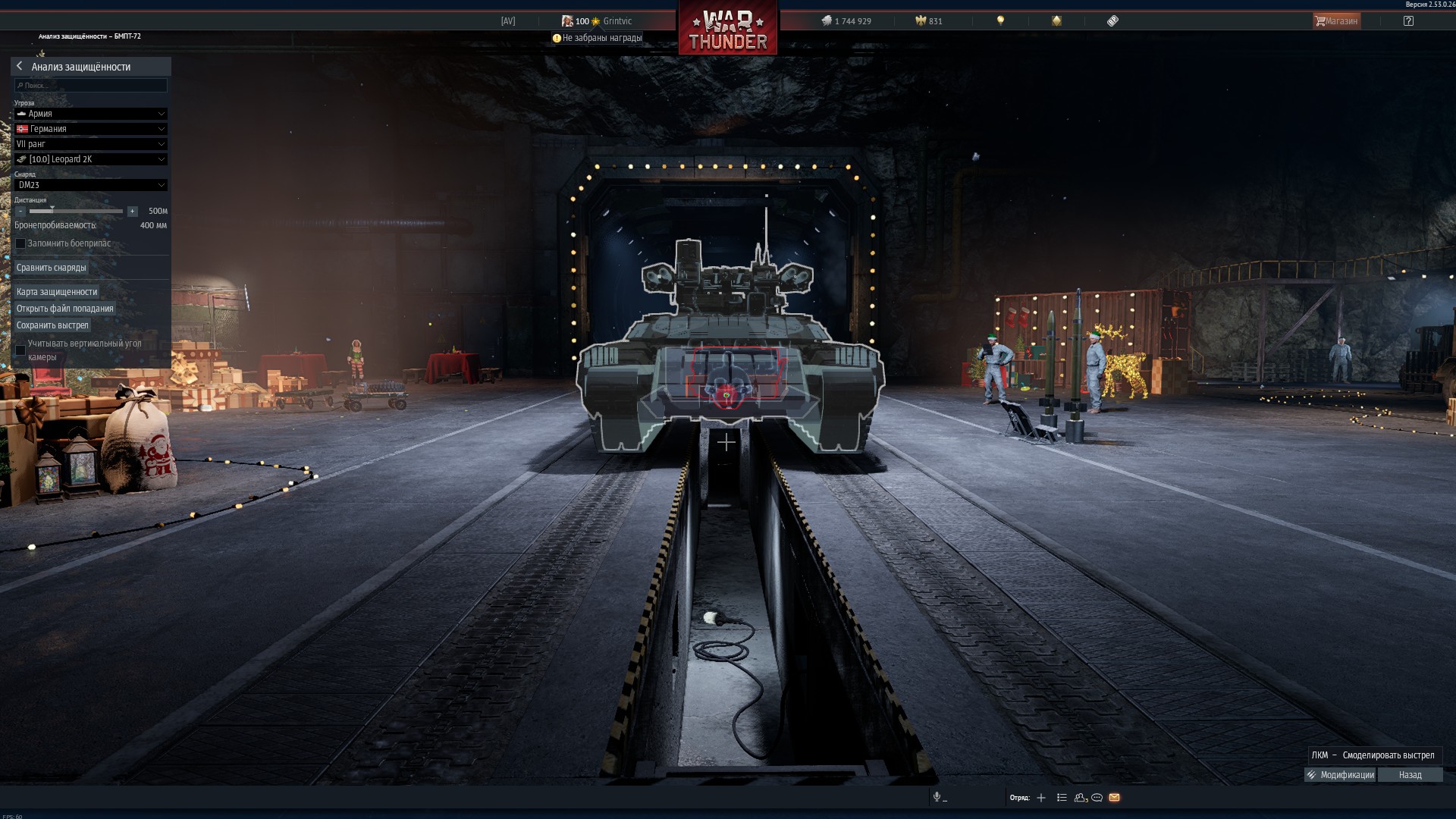Open the Магазин shop

1336,21
